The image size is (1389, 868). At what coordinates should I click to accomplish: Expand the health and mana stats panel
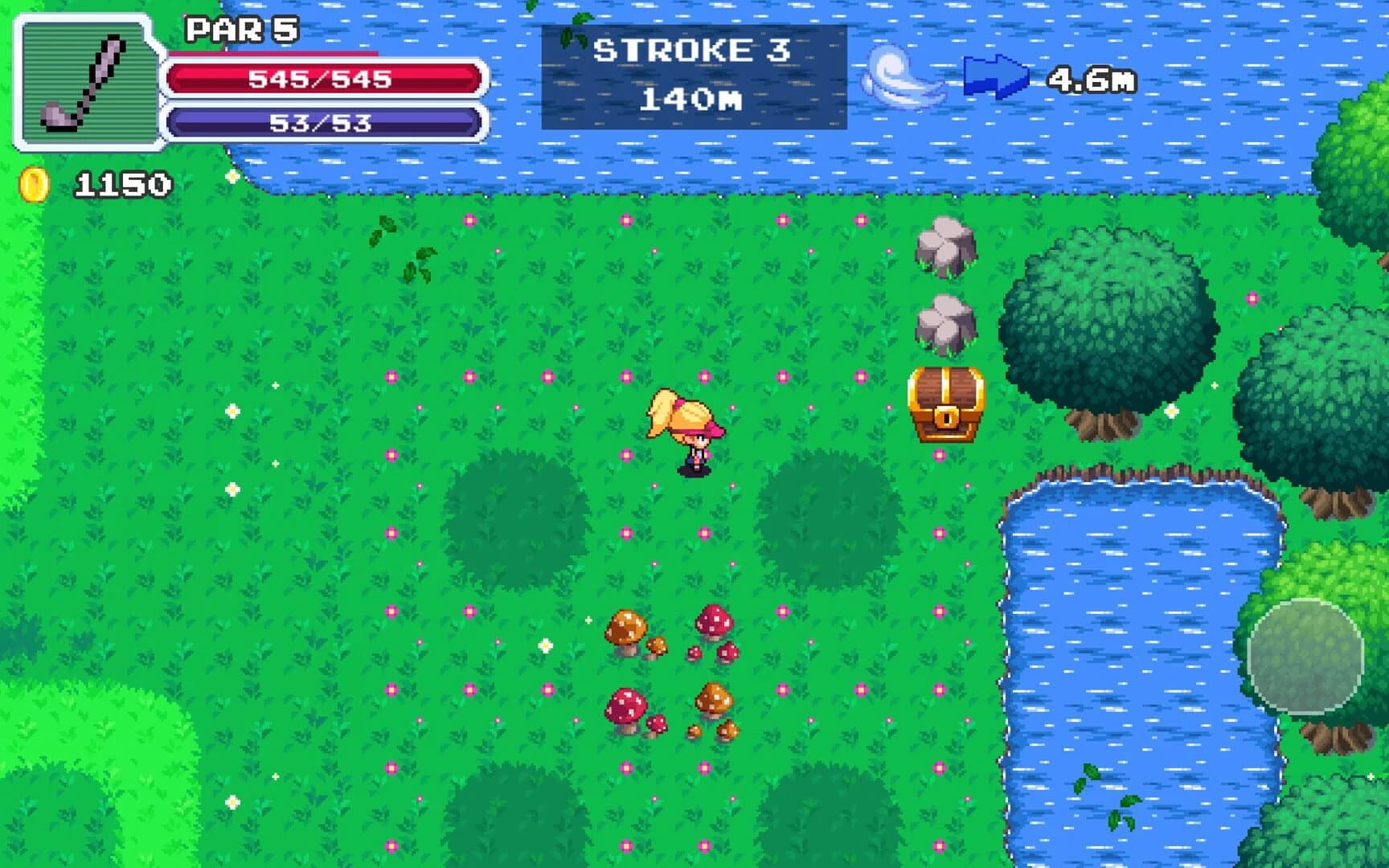(x=322, y=100)
